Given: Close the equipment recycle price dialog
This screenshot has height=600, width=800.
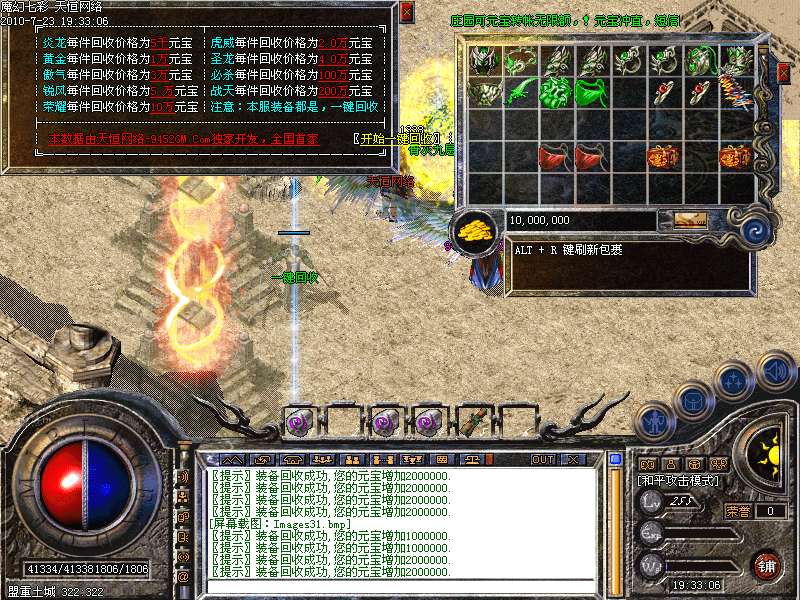Looking at the screenshot, I should (x=406, y=13).
